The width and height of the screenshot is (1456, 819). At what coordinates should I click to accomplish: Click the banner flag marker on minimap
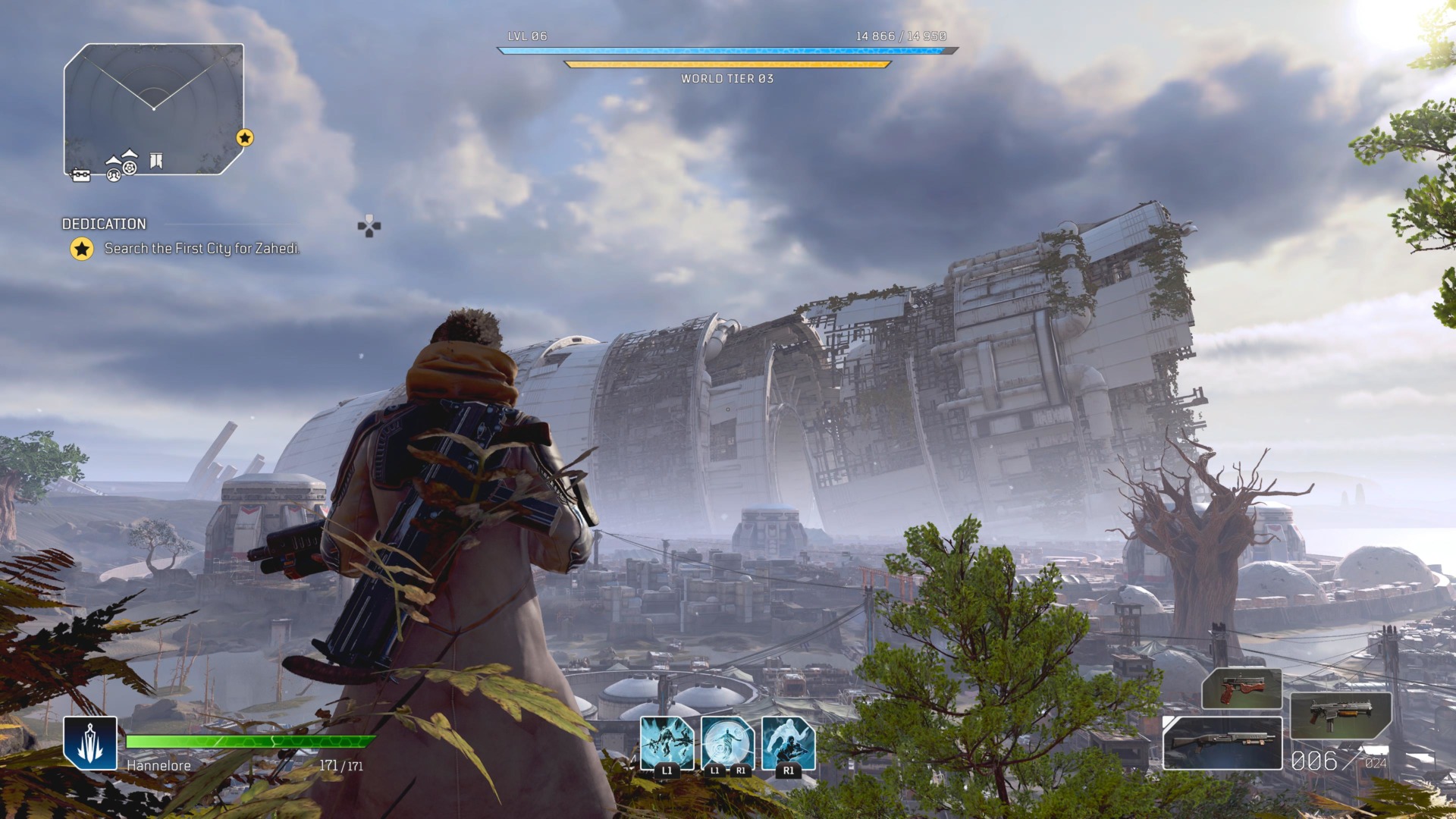[x=156, y=161]
